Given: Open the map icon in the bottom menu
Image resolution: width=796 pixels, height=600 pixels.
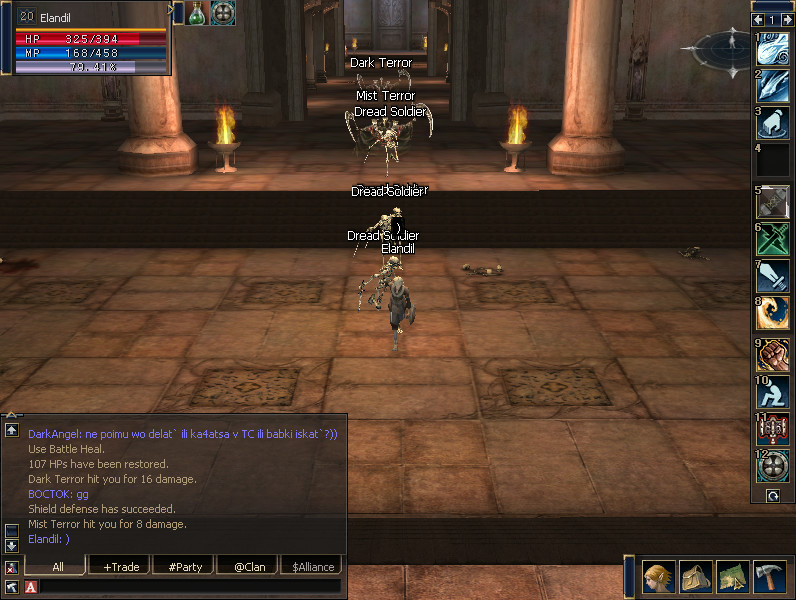Looking at the screenshot, I should tap(733, 578).
